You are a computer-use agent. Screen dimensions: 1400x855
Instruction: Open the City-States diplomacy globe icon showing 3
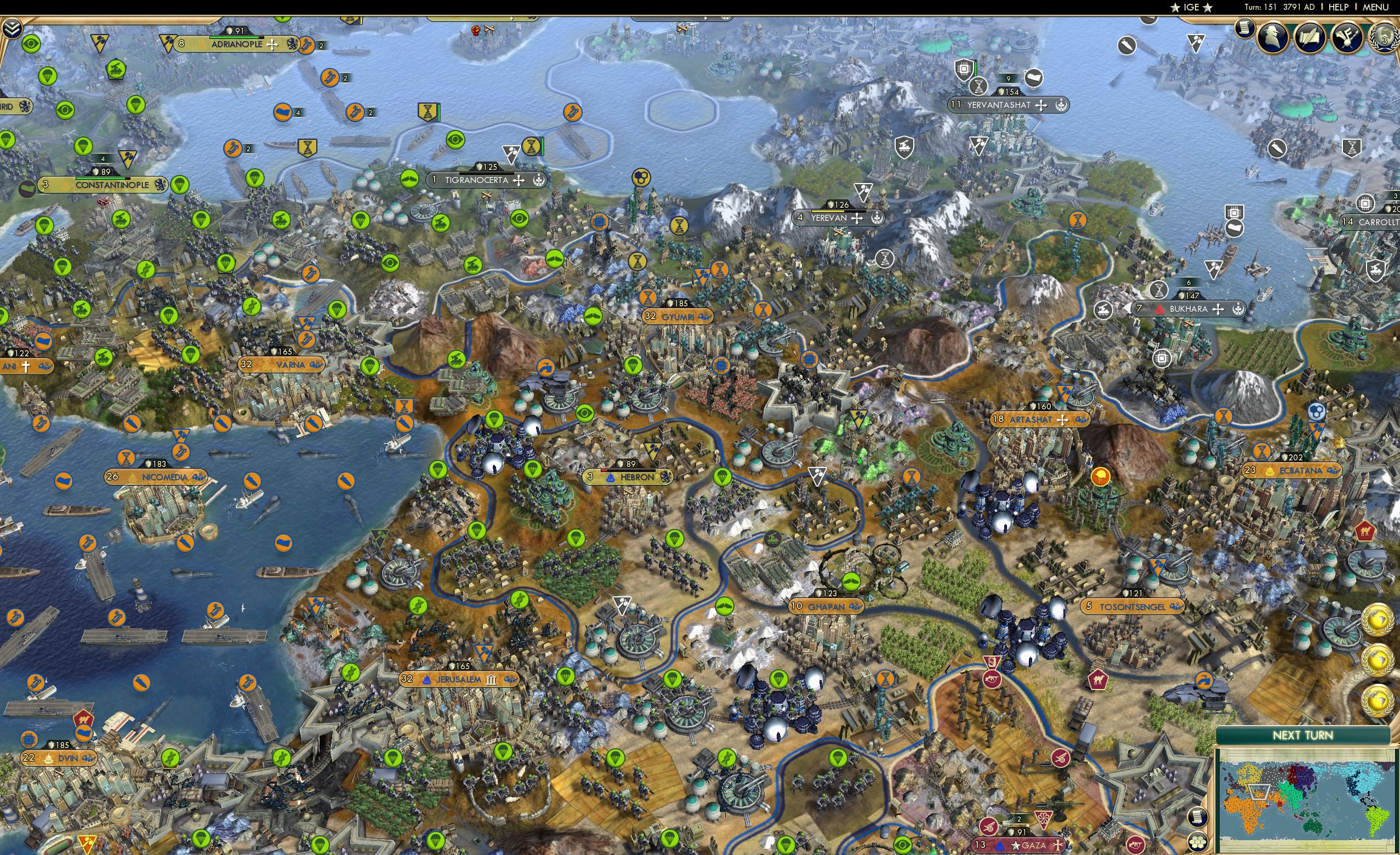(1386, 37)
